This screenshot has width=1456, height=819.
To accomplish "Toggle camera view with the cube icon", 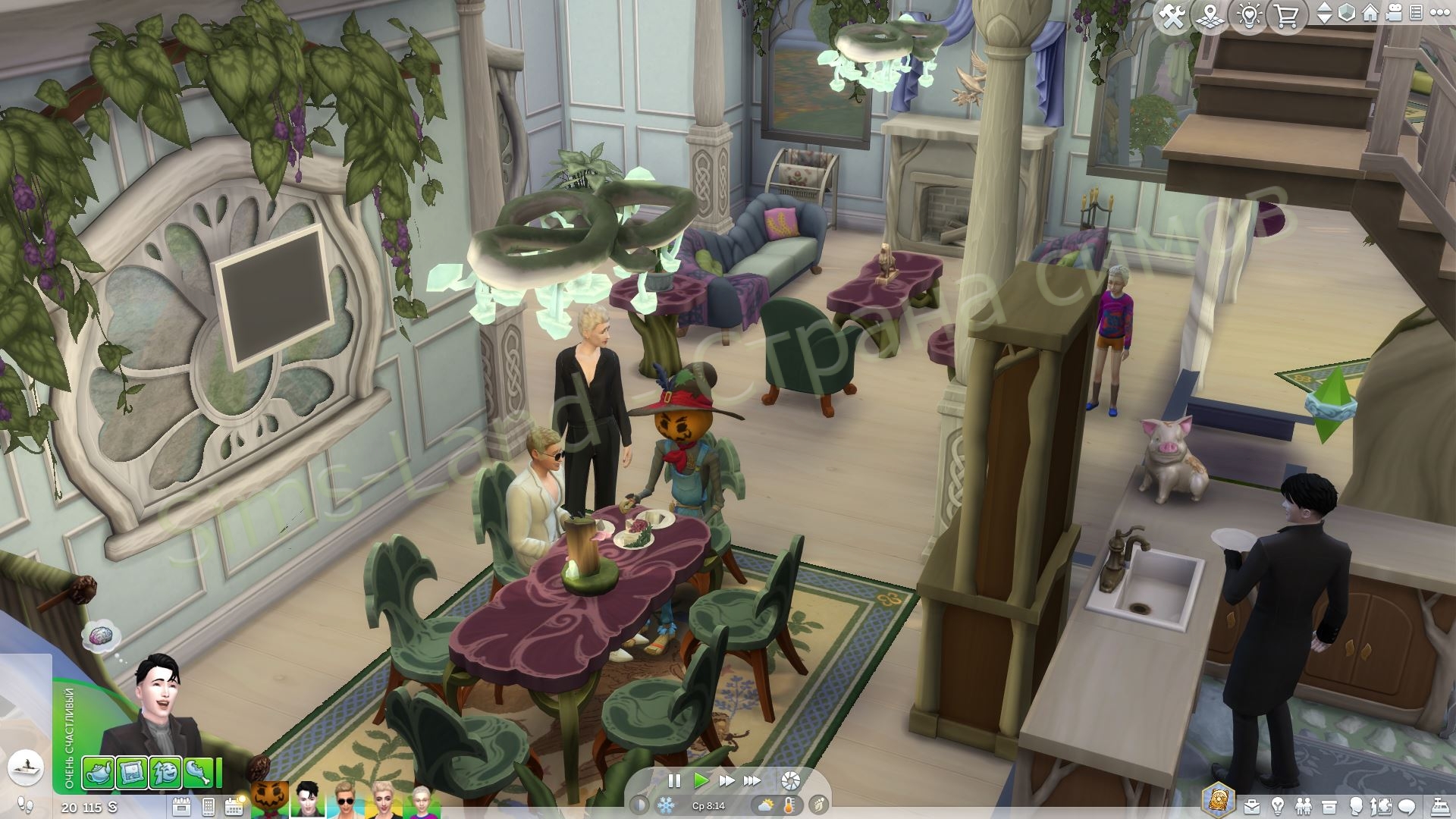I will coord(1347,12).
